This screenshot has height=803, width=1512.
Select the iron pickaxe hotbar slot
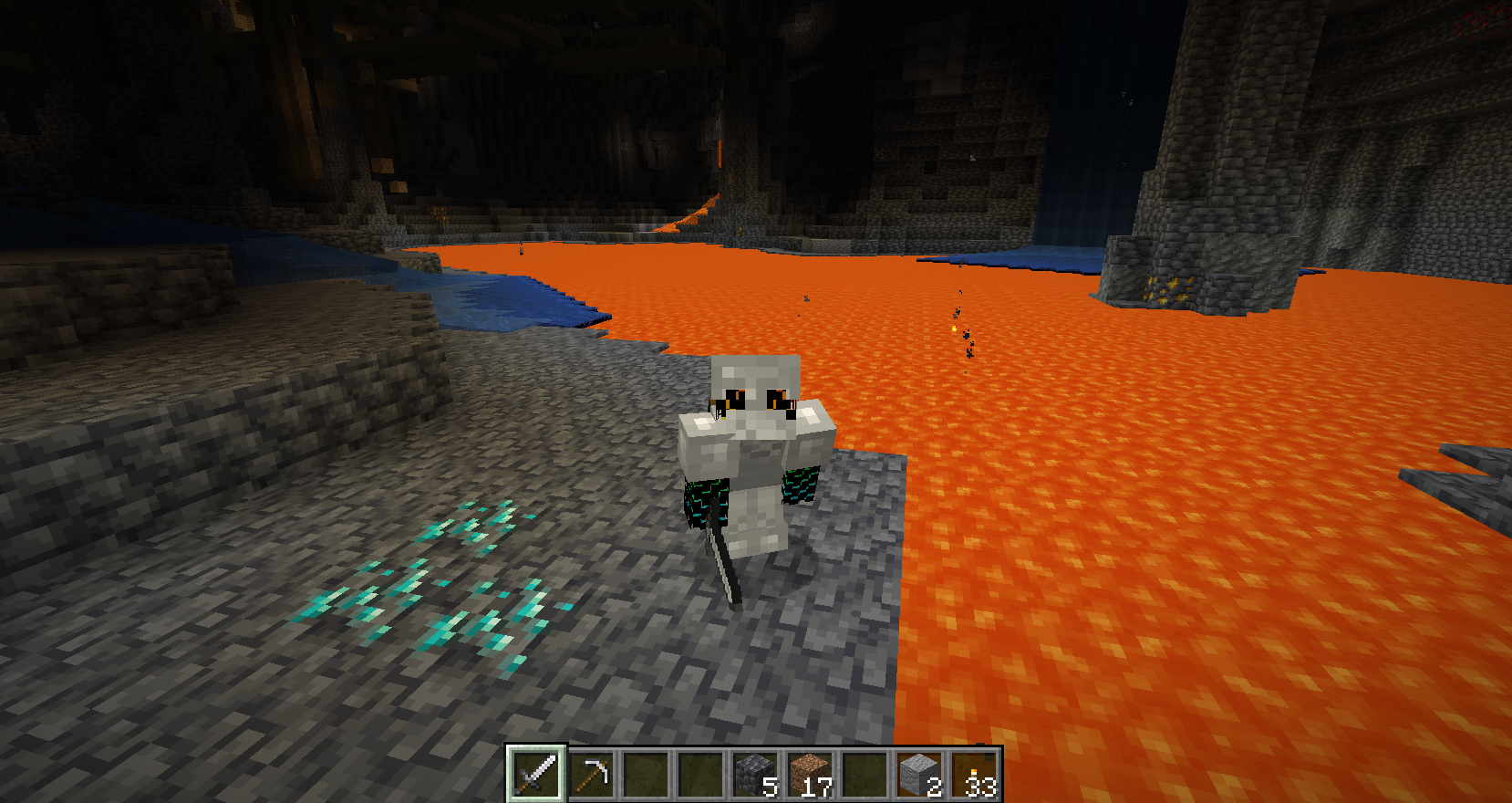[591, 774]
